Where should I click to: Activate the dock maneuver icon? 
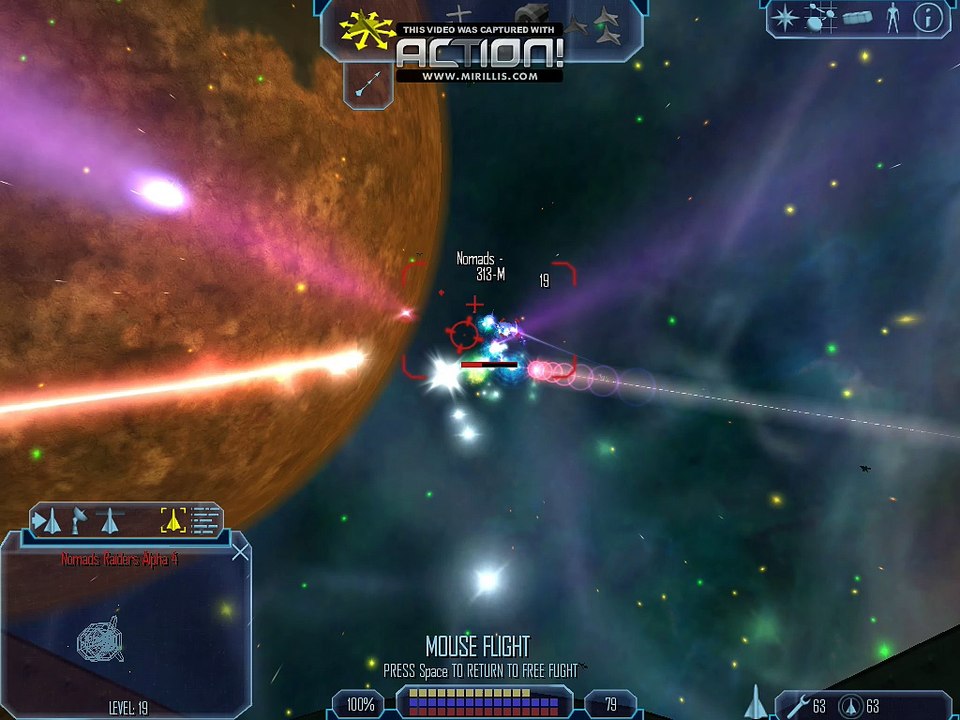tap(534, 16)
